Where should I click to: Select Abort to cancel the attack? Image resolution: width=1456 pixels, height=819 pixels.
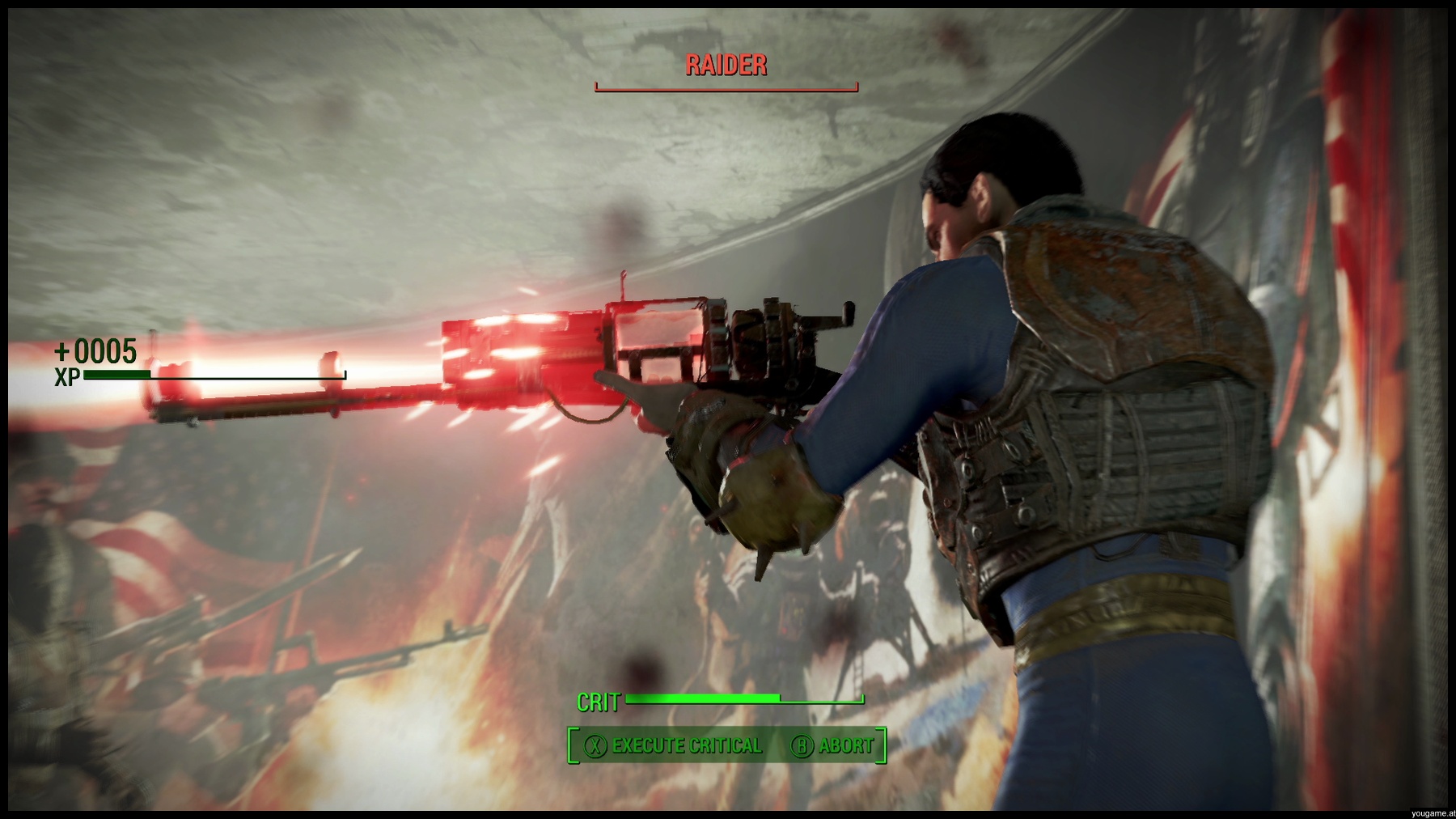click(x=833, y=745)
